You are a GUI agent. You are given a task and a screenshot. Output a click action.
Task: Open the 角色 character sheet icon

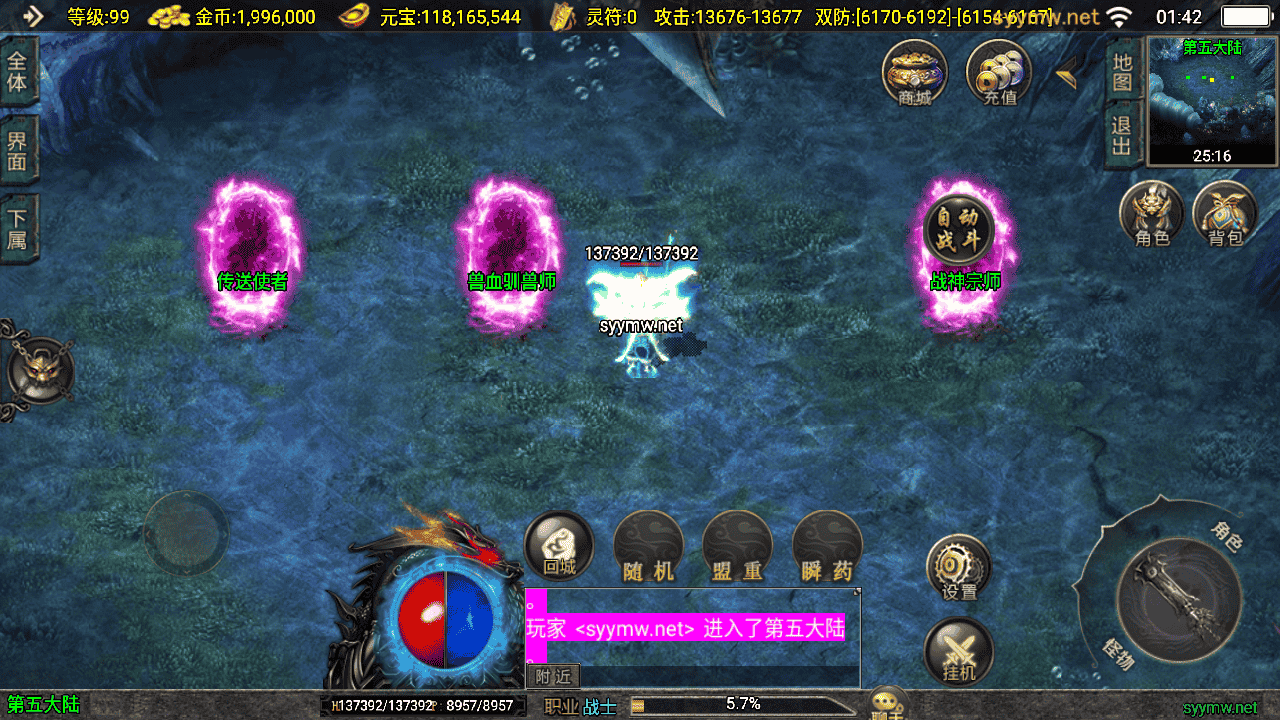pyautogui.click(x=1152, y=212)
